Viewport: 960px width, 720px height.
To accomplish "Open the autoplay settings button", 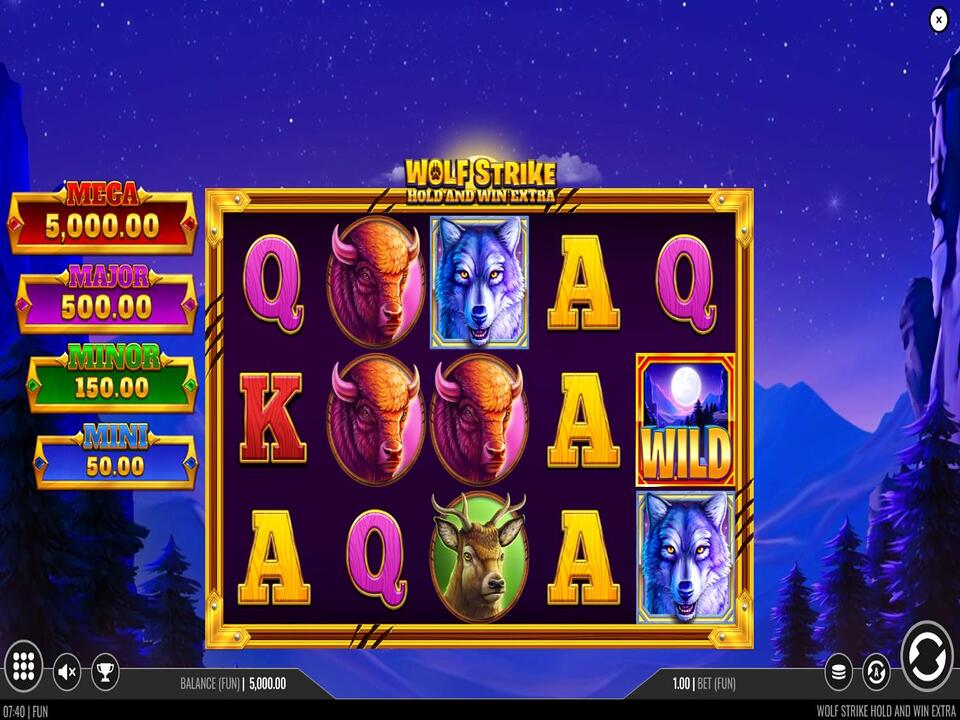I will (876, 671).
